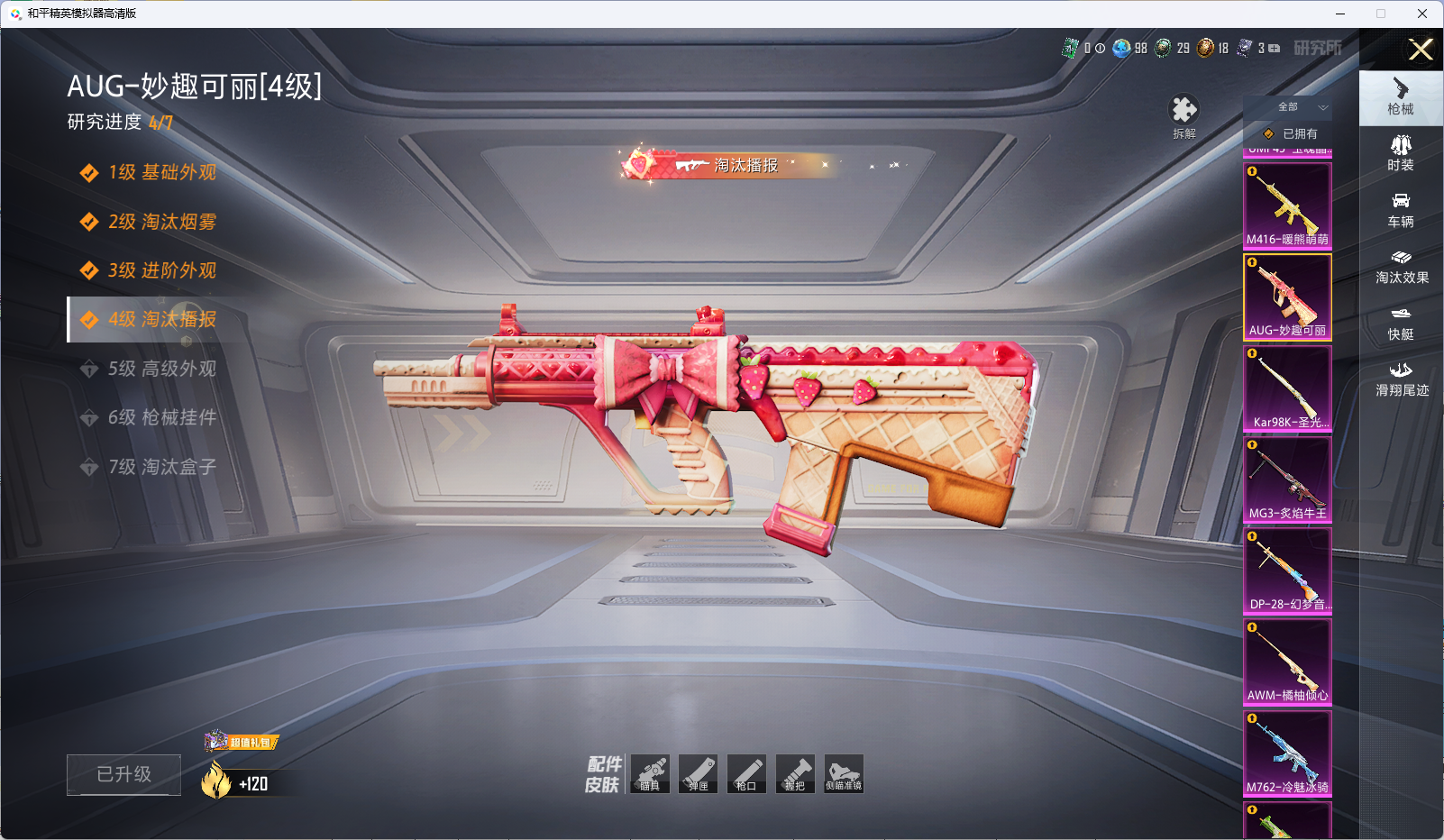Open the 淘汰效果 elimination effects tab
Viewport: 1444px width, 840px height.
[x=1401, y=266]
